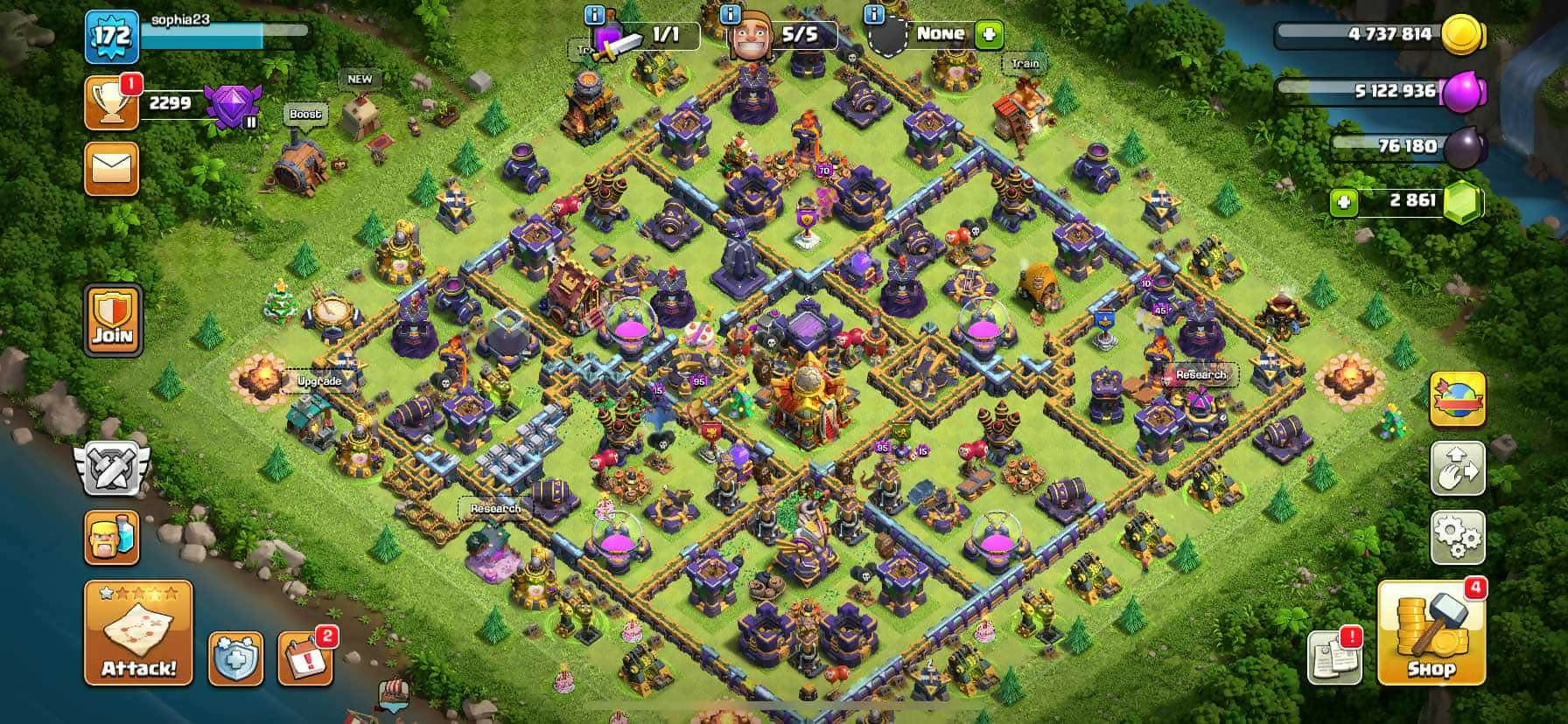
Task: Tap the Join clan shield button
Action: tap(113, 319)
